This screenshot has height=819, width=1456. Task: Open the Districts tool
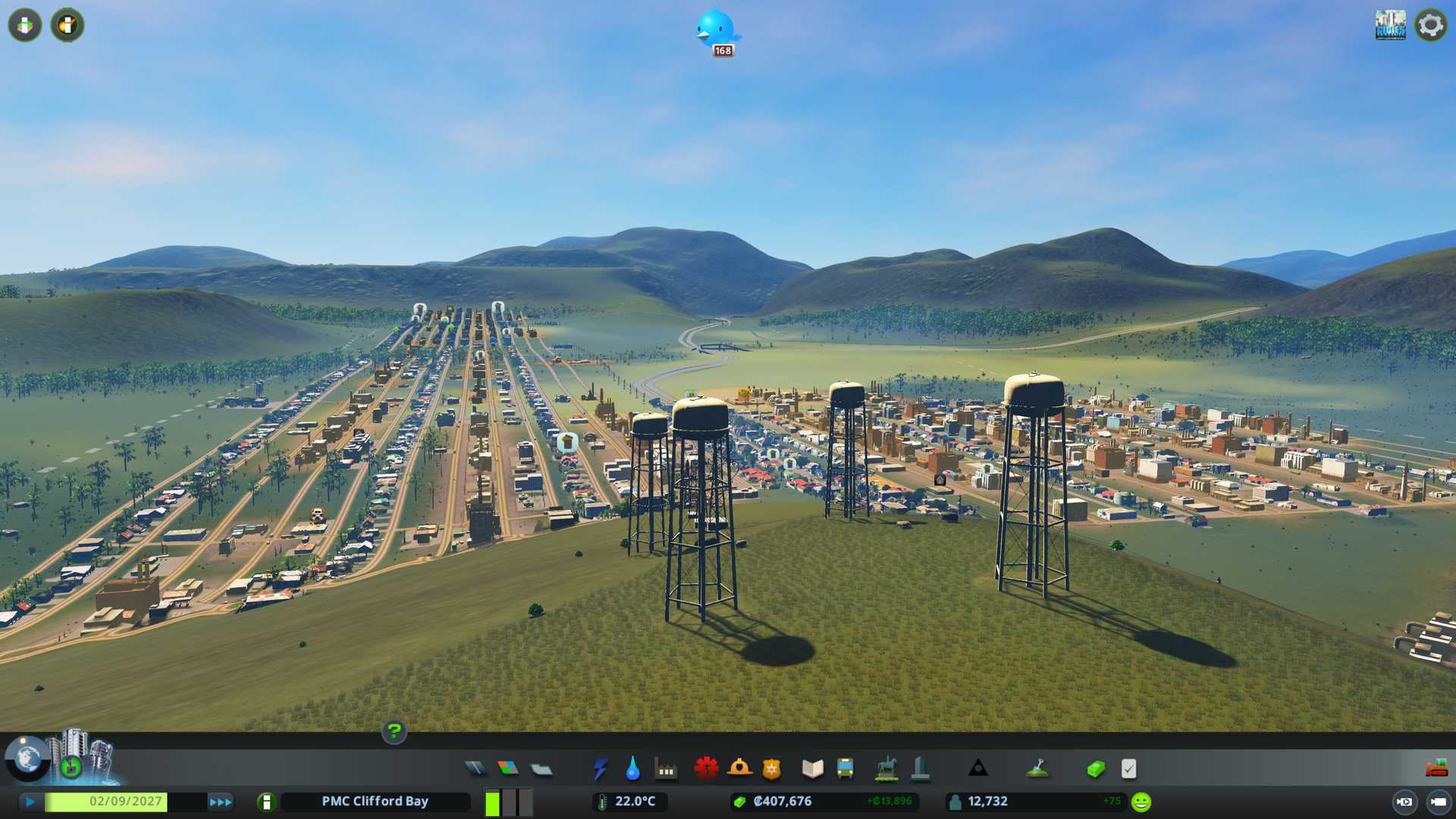(541, 769)
